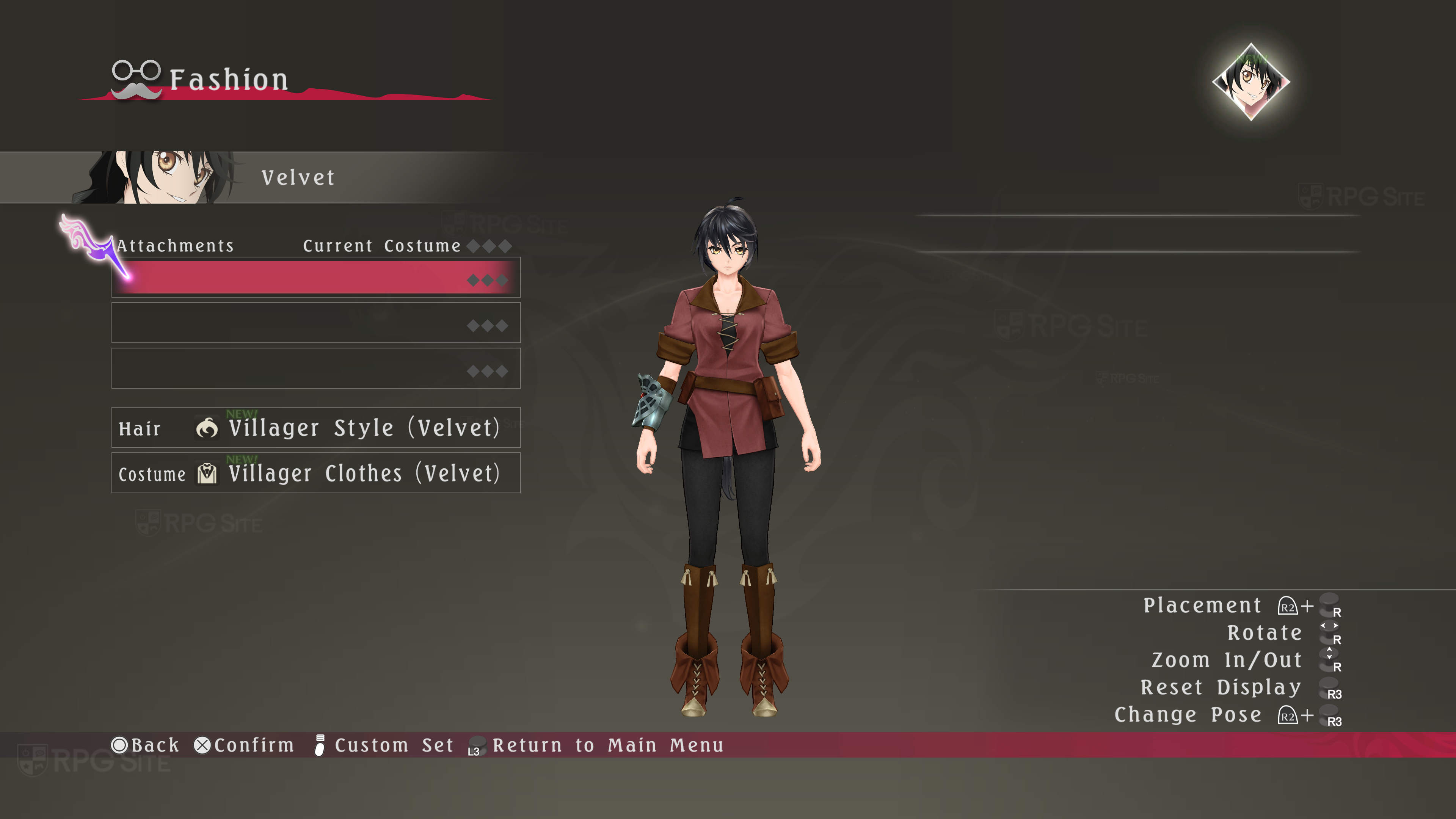Open the Custom Set option
The image size is (1456, 819).
pos(384,745)
